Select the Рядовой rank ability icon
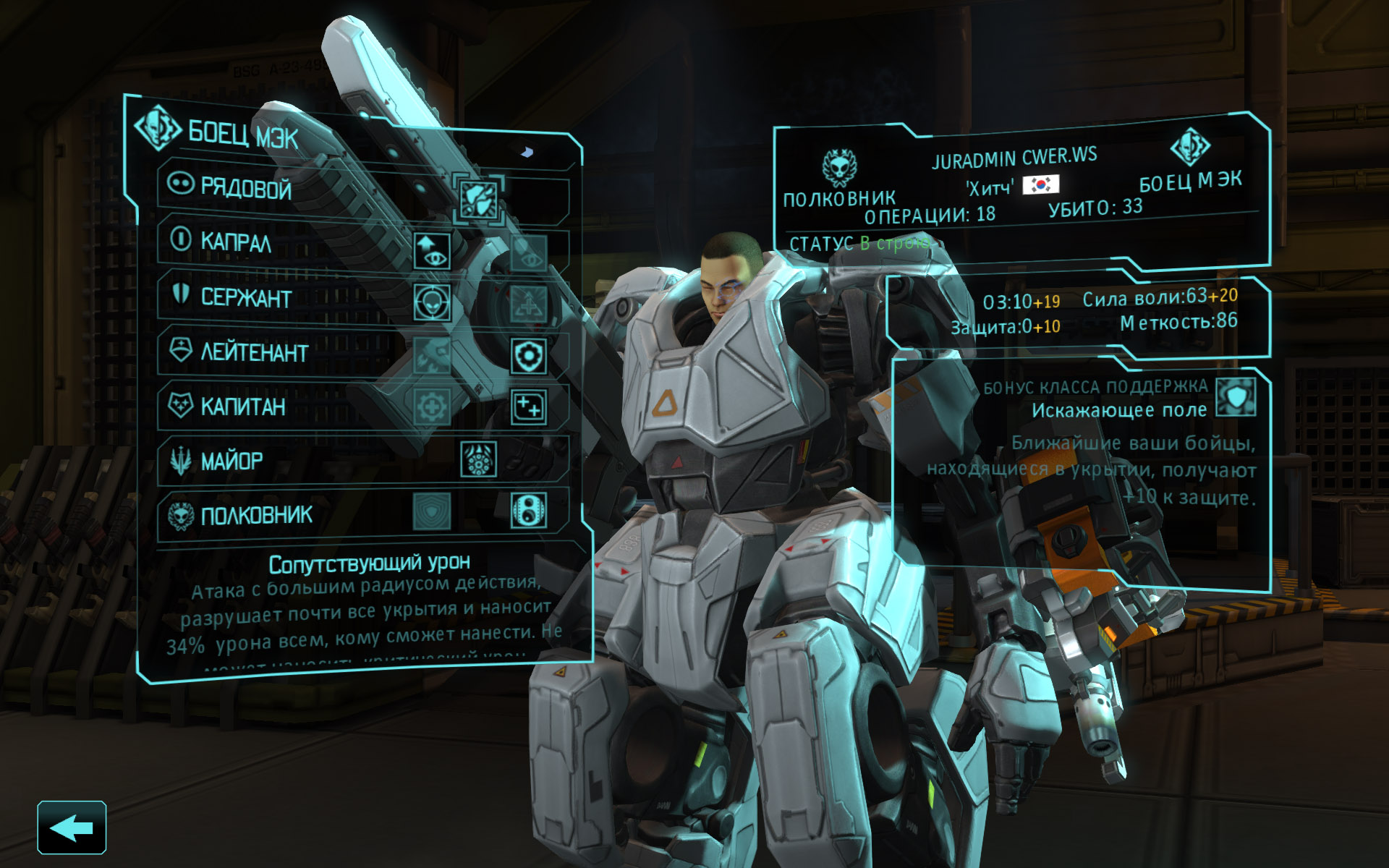1389x868 pixels. pos(478,197)
